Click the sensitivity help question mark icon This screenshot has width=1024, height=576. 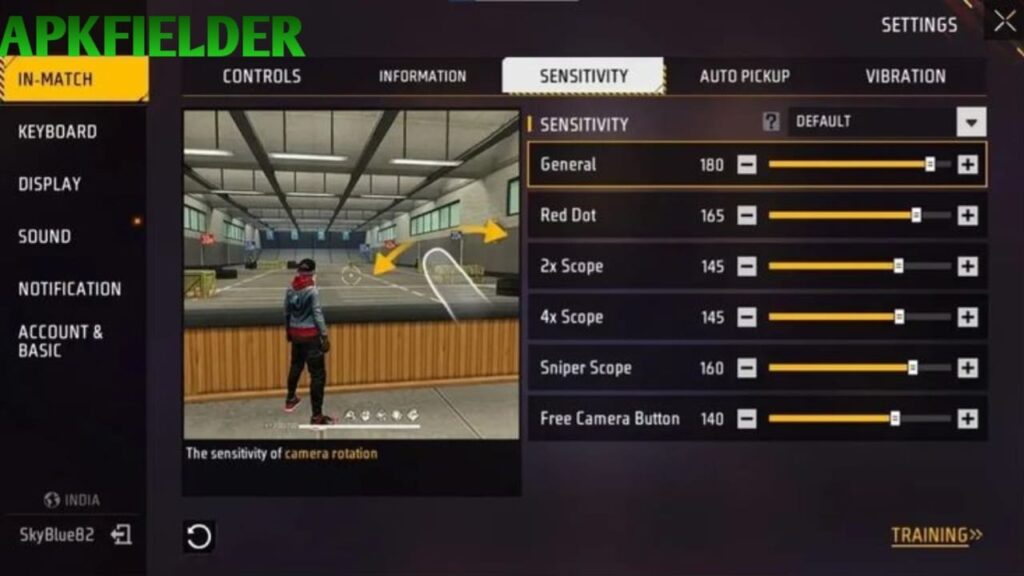tap(771, 122)
